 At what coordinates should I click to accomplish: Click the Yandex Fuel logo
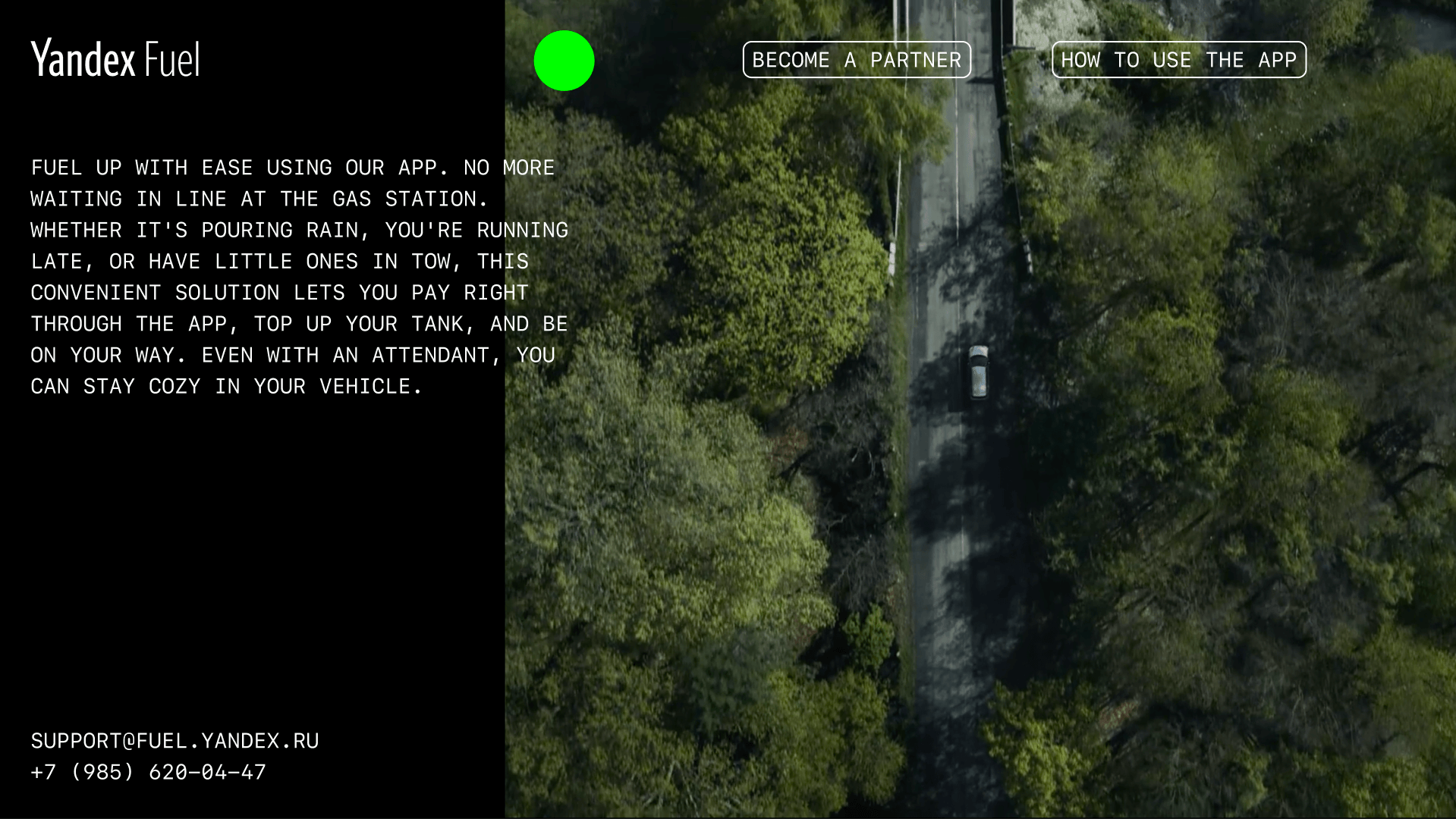tap(115, 59)
